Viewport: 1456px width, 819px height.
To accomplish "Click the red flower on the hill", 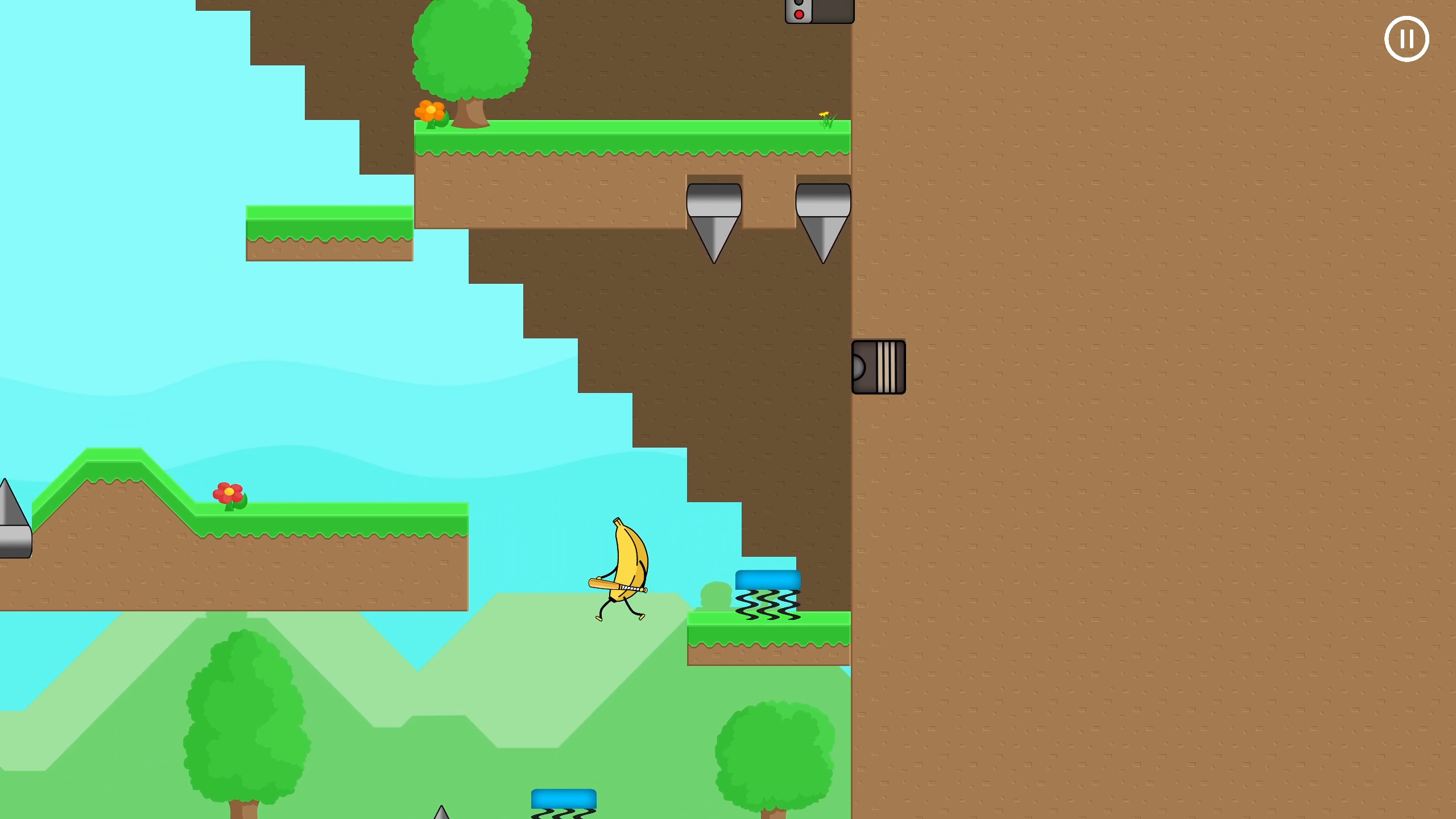I will point(227,493).
